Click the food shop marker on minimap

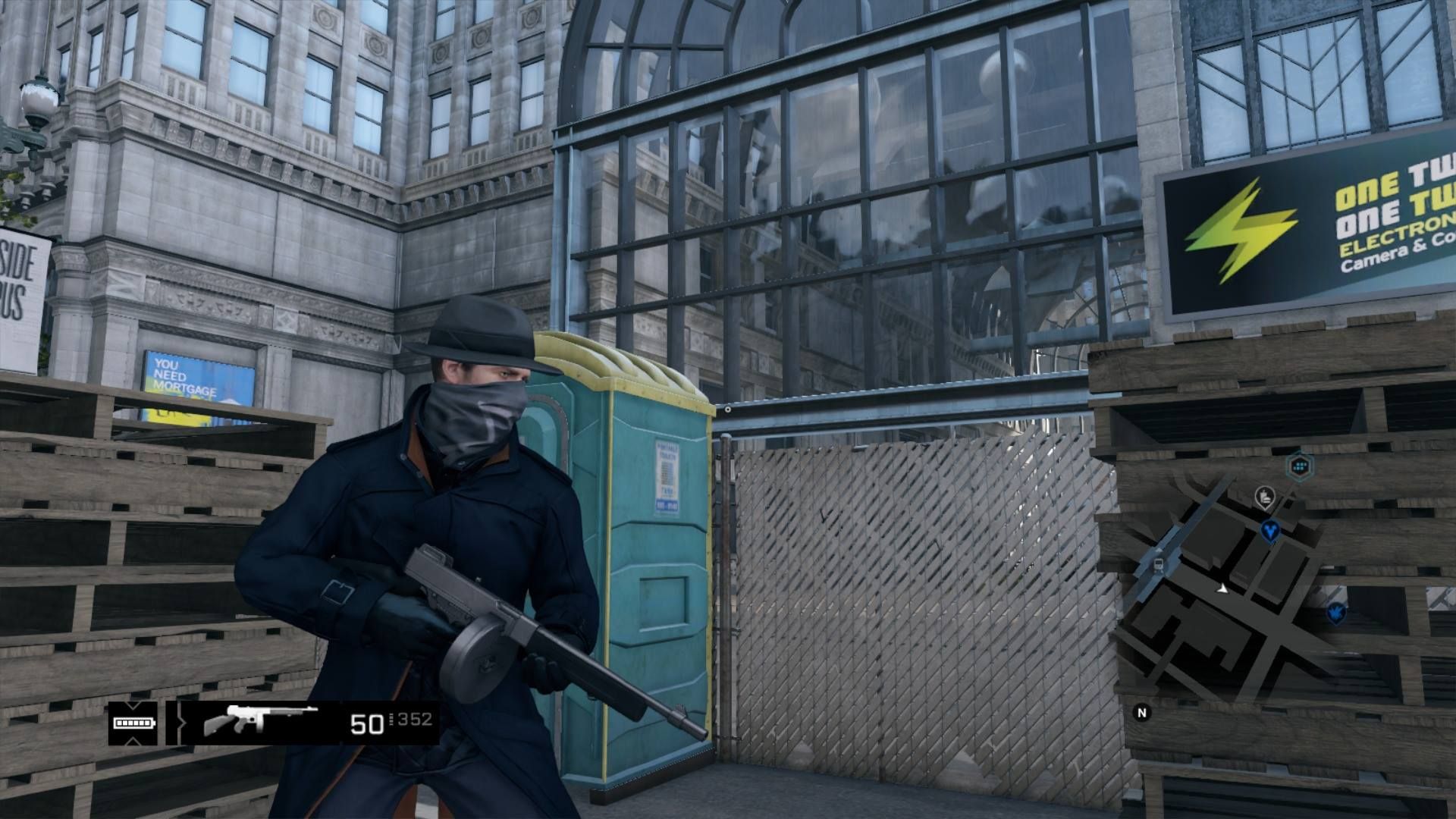1264,497
